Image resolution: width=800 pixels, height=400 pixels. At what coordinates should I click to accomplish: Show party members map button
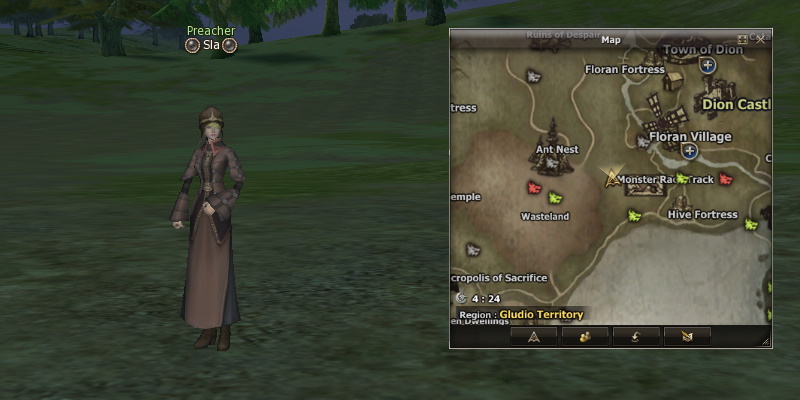click(586, 336)
